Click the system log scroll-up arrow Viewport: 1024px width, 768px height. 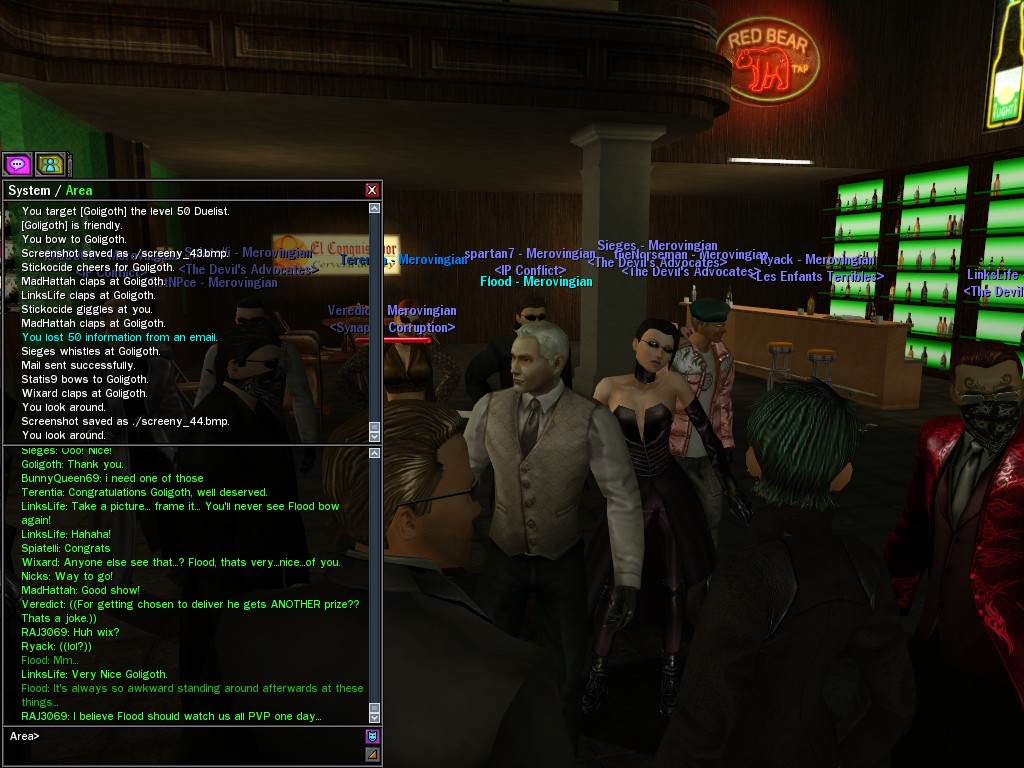coord(375,209)
